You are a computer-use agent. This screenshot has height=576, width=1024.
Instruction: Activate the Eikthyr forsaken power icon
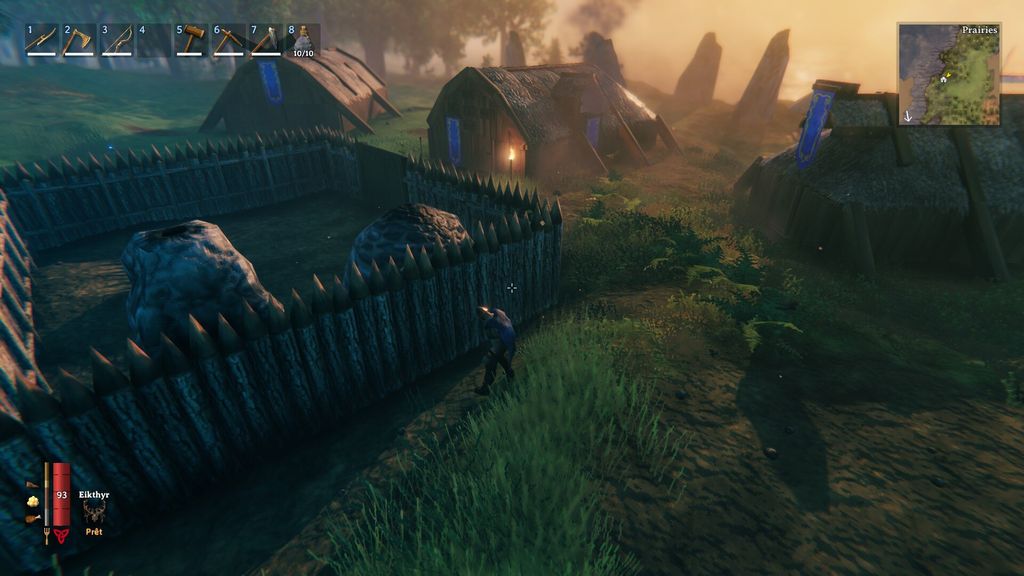tap(95, 513)
